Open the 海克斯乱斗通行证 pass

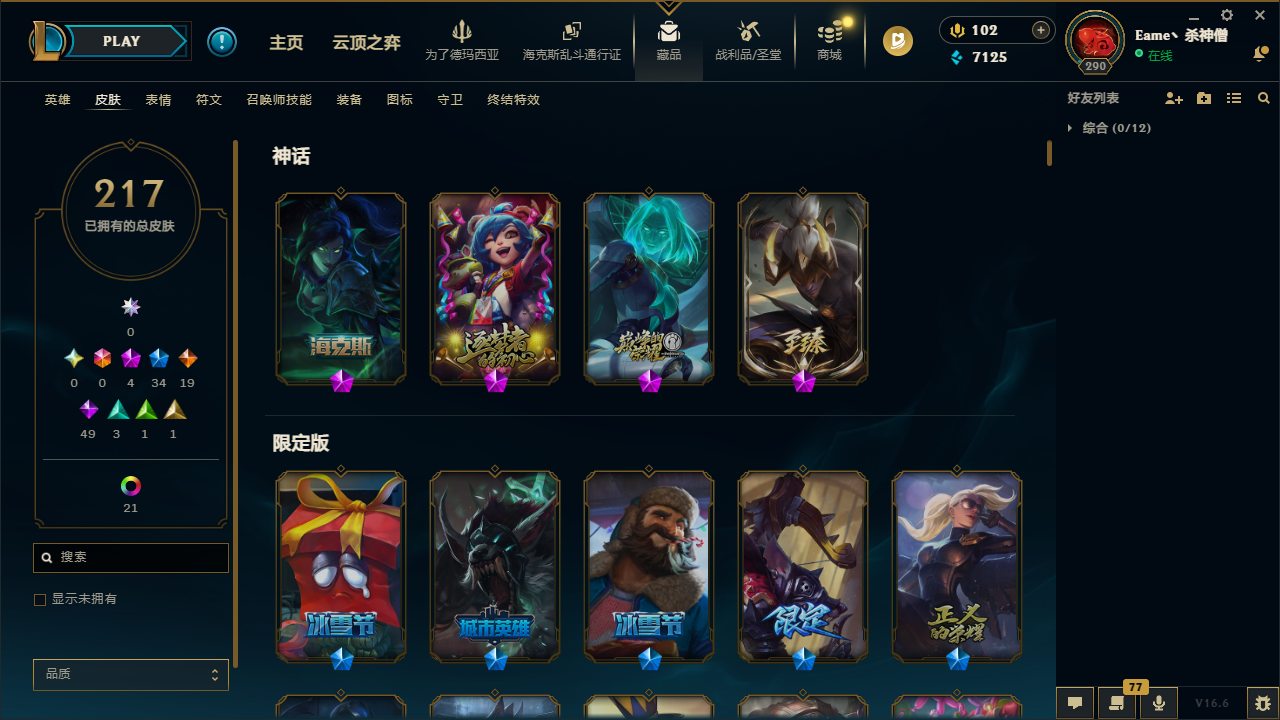pyautogui.click(x=571, y=41)
